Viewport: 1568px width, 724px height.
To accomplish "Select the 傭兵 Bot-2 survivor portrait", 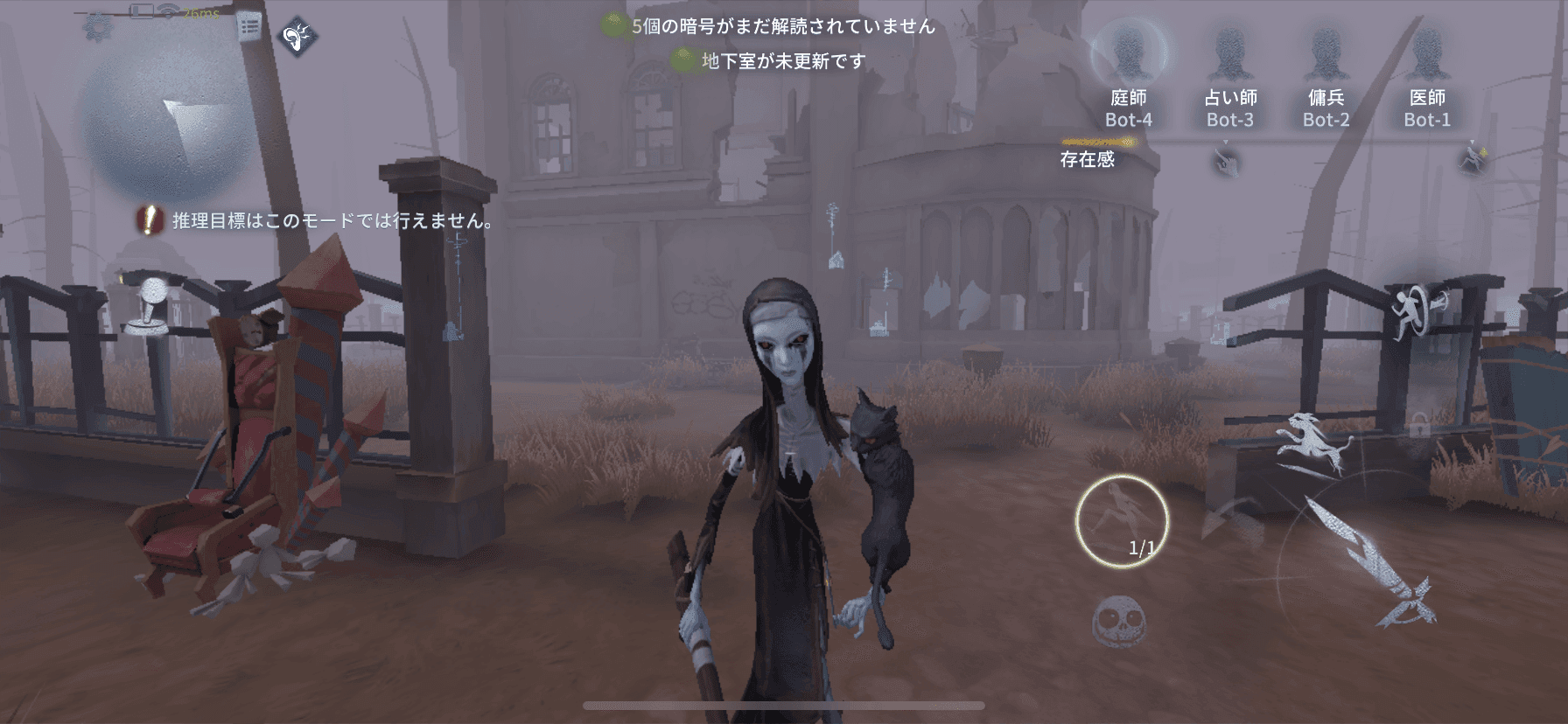I will (1327, 52).
